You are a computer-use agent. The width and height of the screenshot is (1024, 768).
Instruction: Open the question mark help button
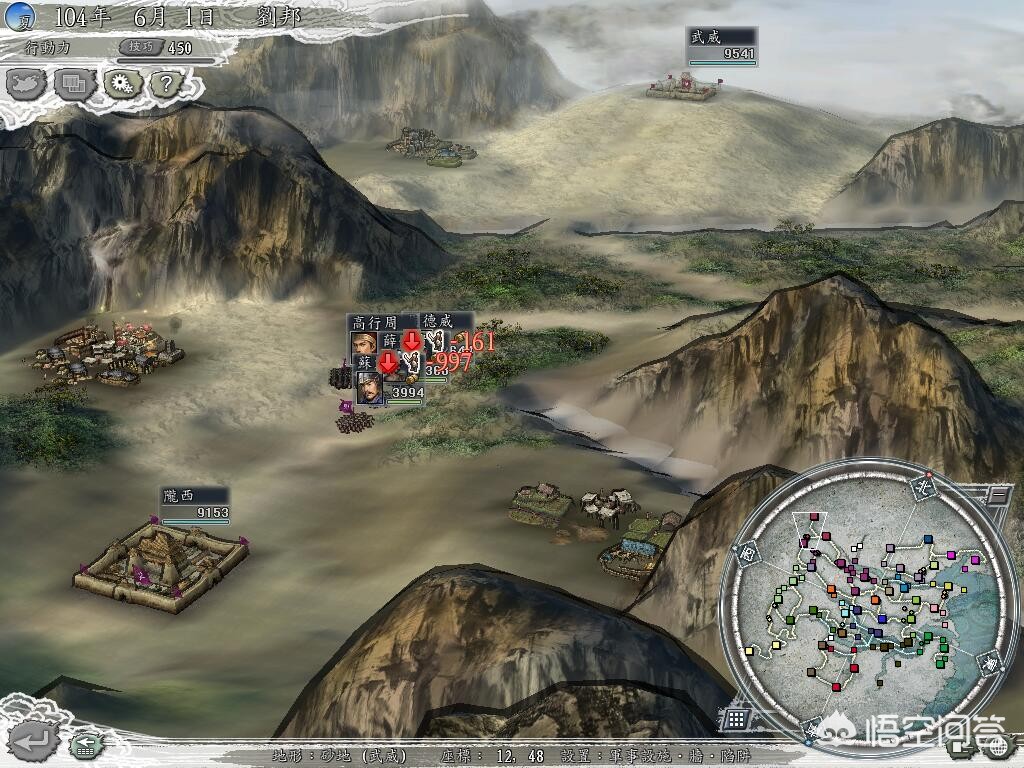pyautogui.click(x=165, y=84)
